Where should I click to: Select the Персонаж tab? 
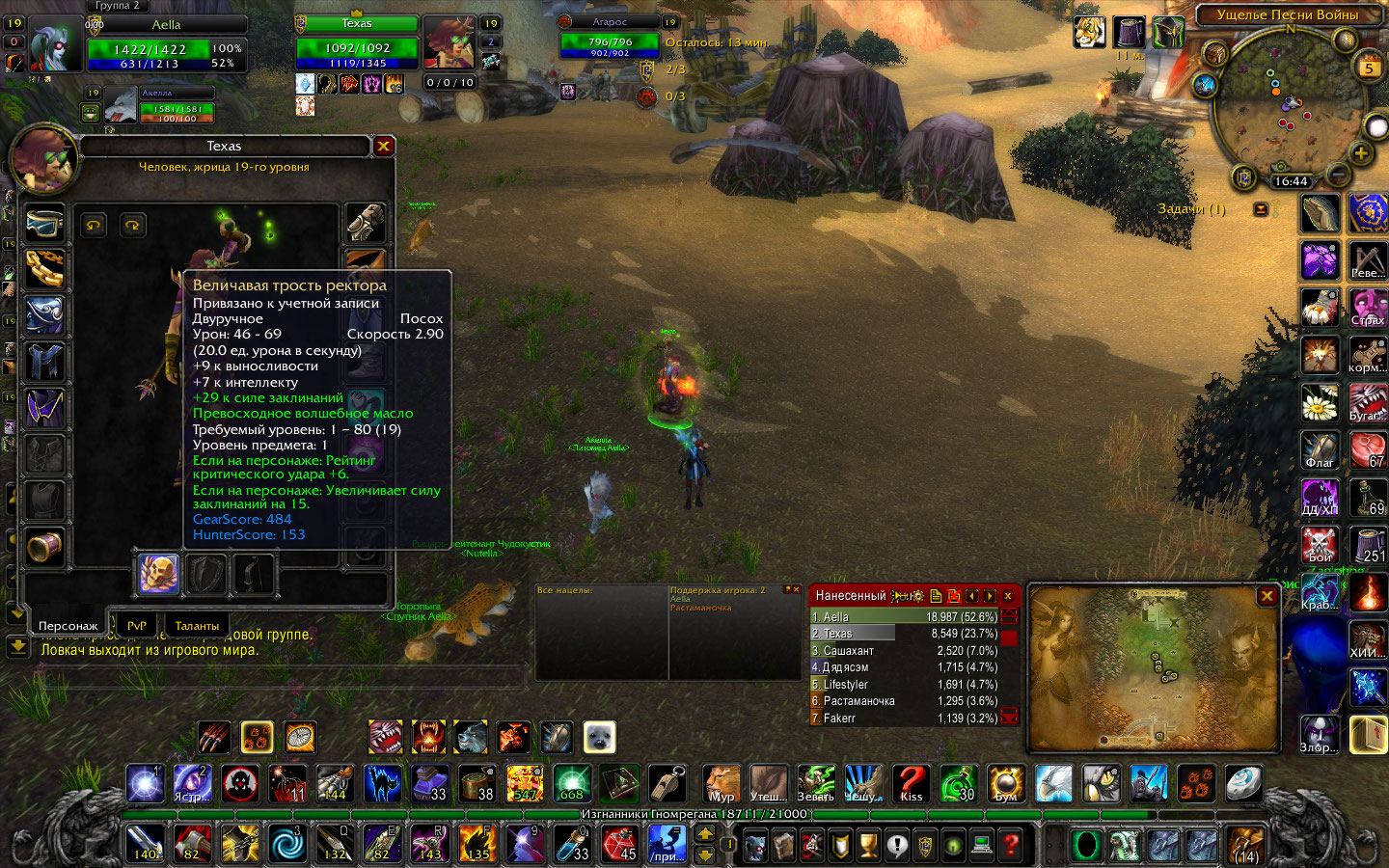point(68,626)
